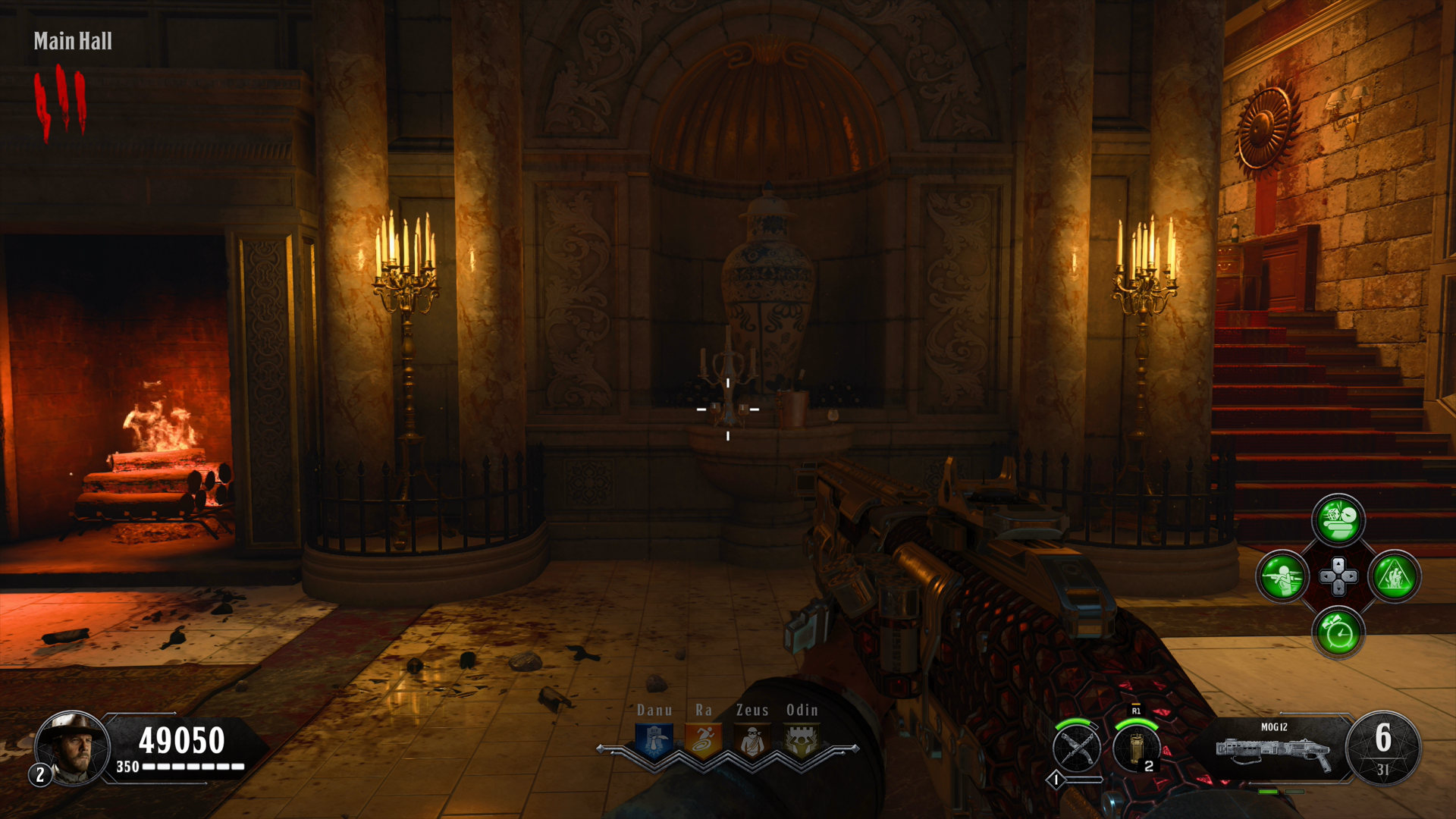Select the Ra running-figure perk icon
The image size is (1456, 819).
click(x=703, y=741)
